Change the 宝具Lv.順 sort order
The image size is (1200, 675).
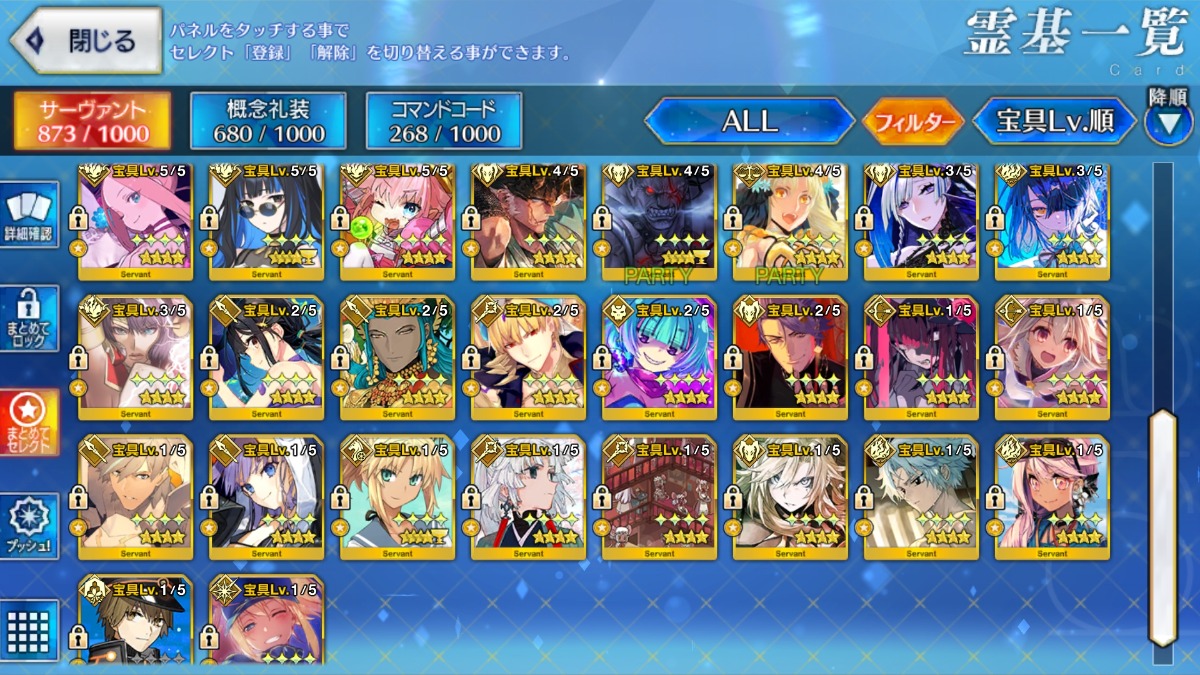[x=1055, y=121]
